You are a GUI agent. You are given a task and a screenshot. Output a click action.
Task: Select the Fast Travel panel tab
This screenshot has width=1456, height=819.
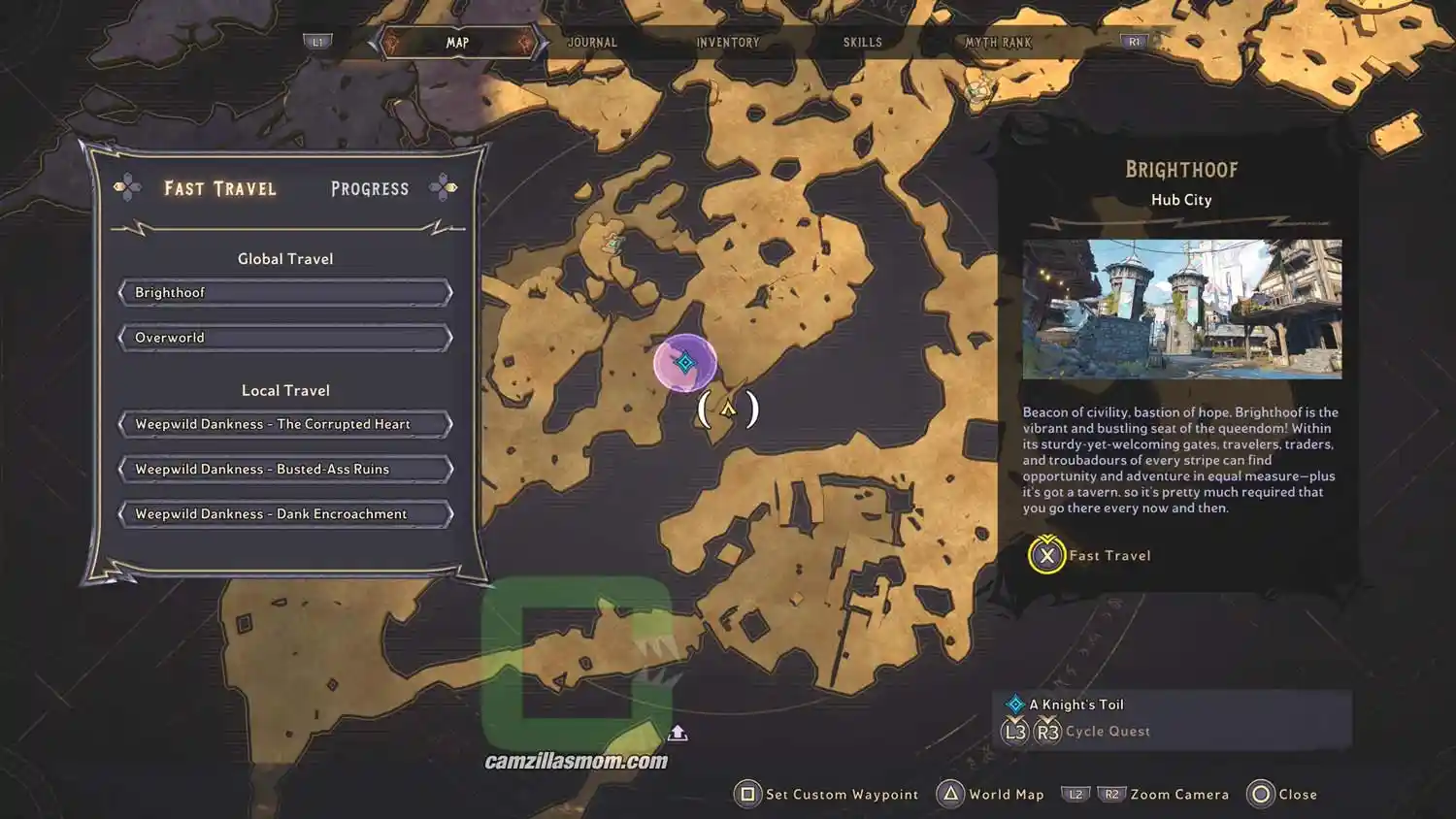point(220,188)
